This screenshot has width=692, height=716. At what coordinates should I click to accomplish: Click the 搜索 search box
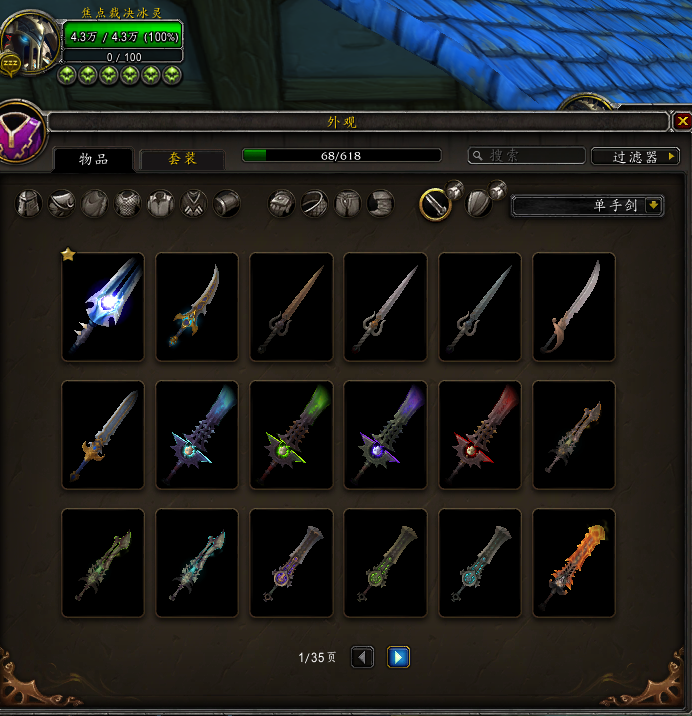tap(528, 156)
